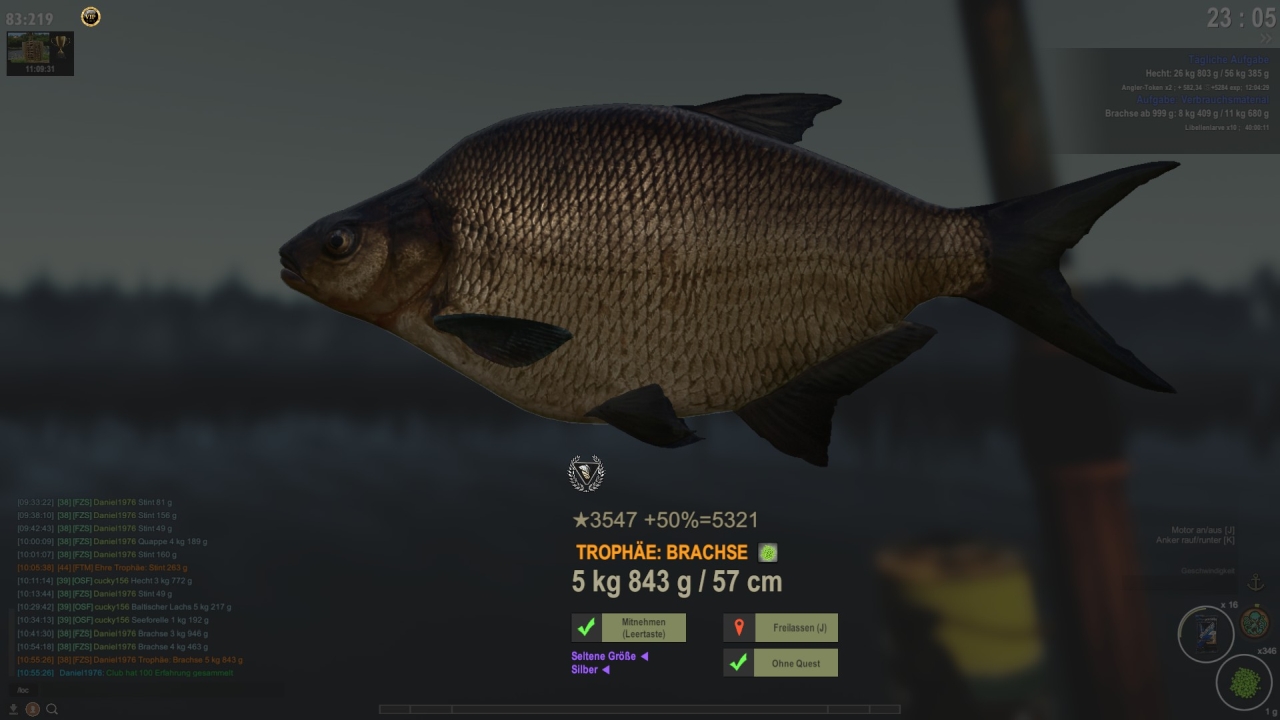Select the groundbait bag slot
Viewport: 1280px width, 720px height.
1205,634
